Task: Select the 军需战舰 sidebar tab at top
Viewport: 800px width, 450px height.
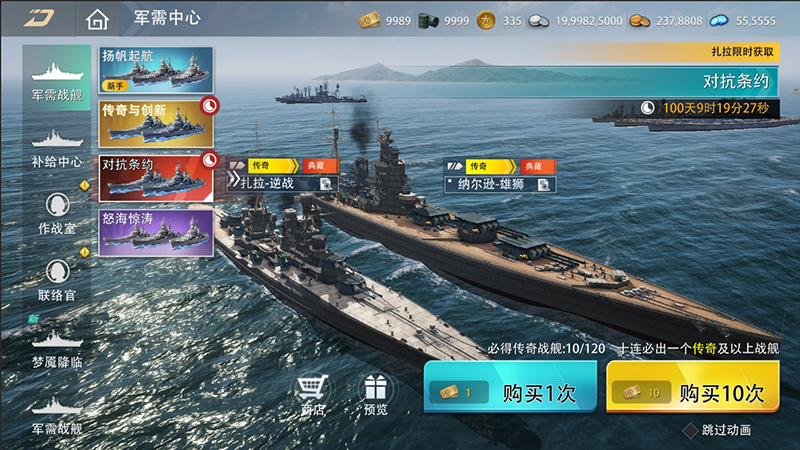Action: (x=56, y=80)
